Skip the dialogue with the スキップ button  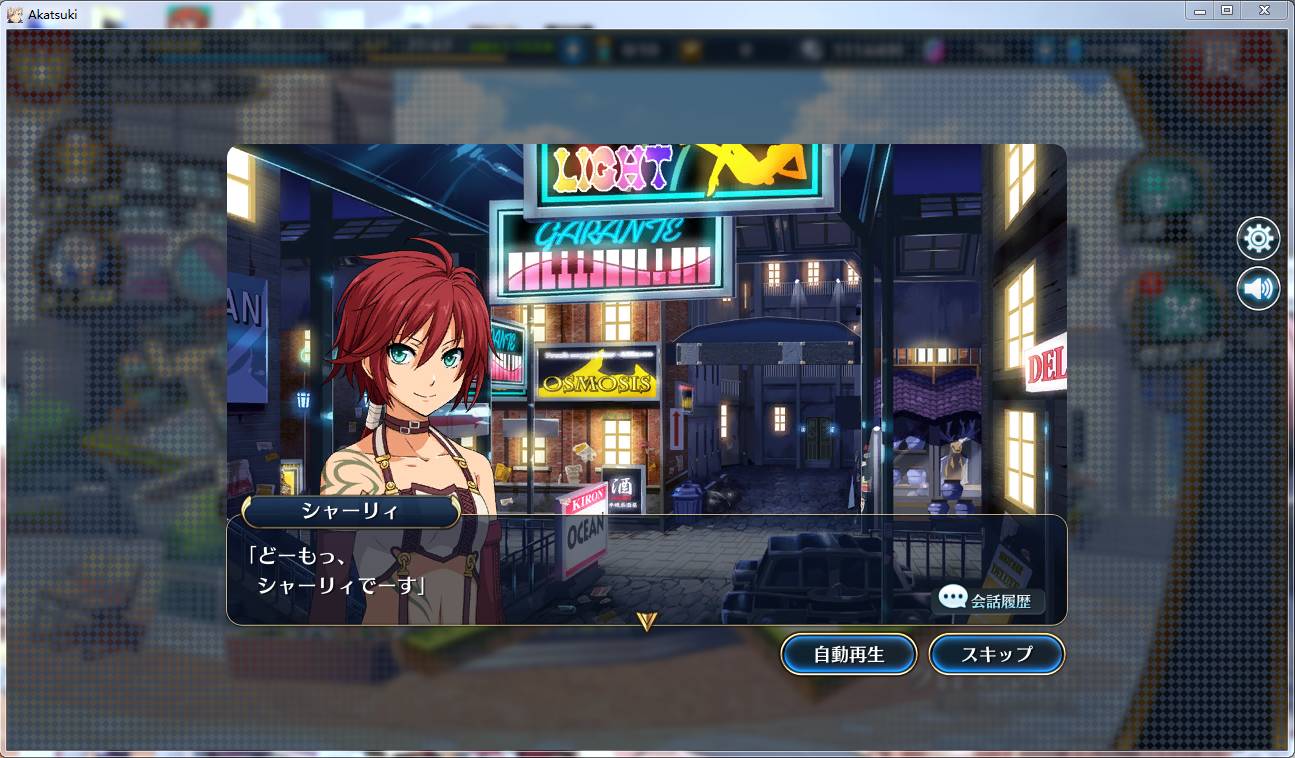point(996,655)
